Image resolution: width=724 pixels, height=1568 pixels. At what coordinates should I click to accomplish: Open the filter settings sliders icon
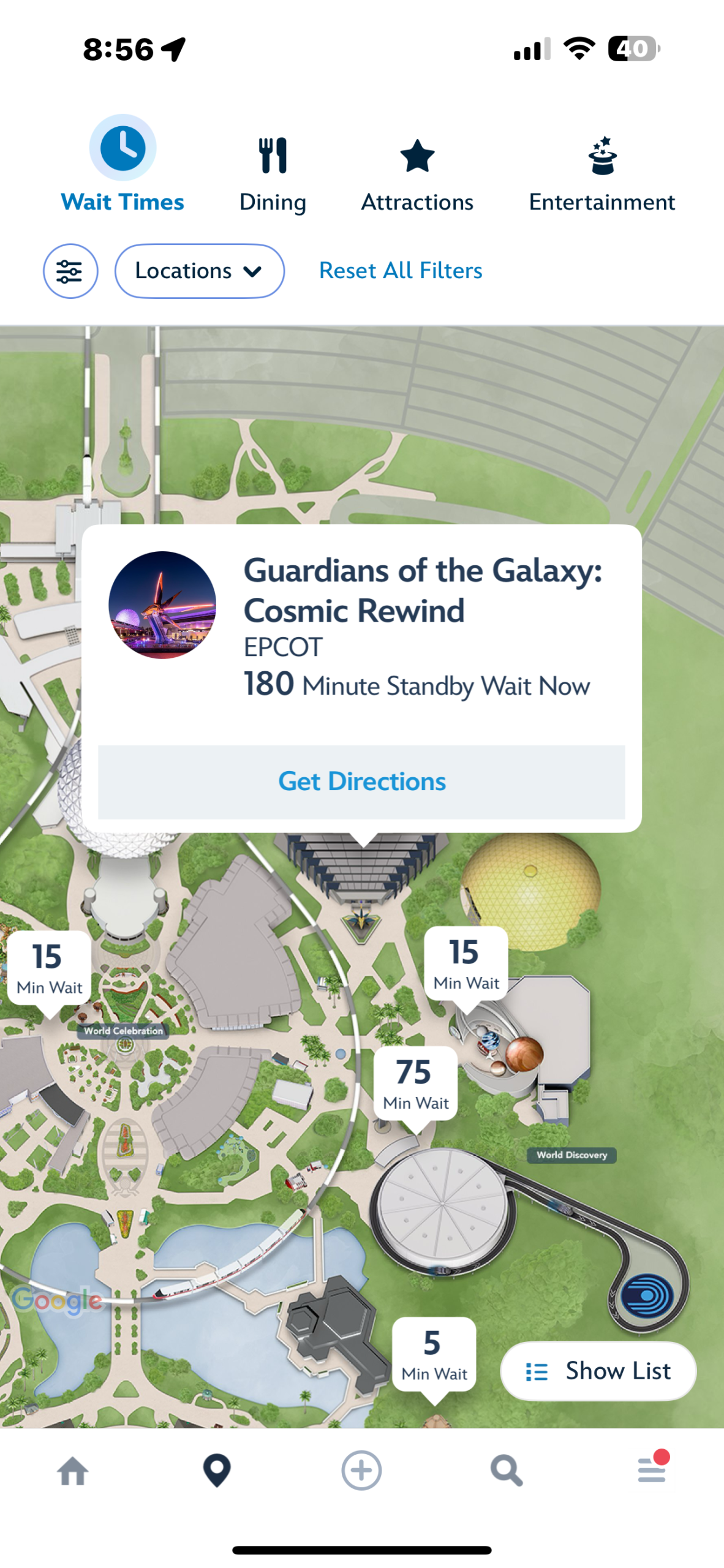pyautogui.click(x=70, y=271)
